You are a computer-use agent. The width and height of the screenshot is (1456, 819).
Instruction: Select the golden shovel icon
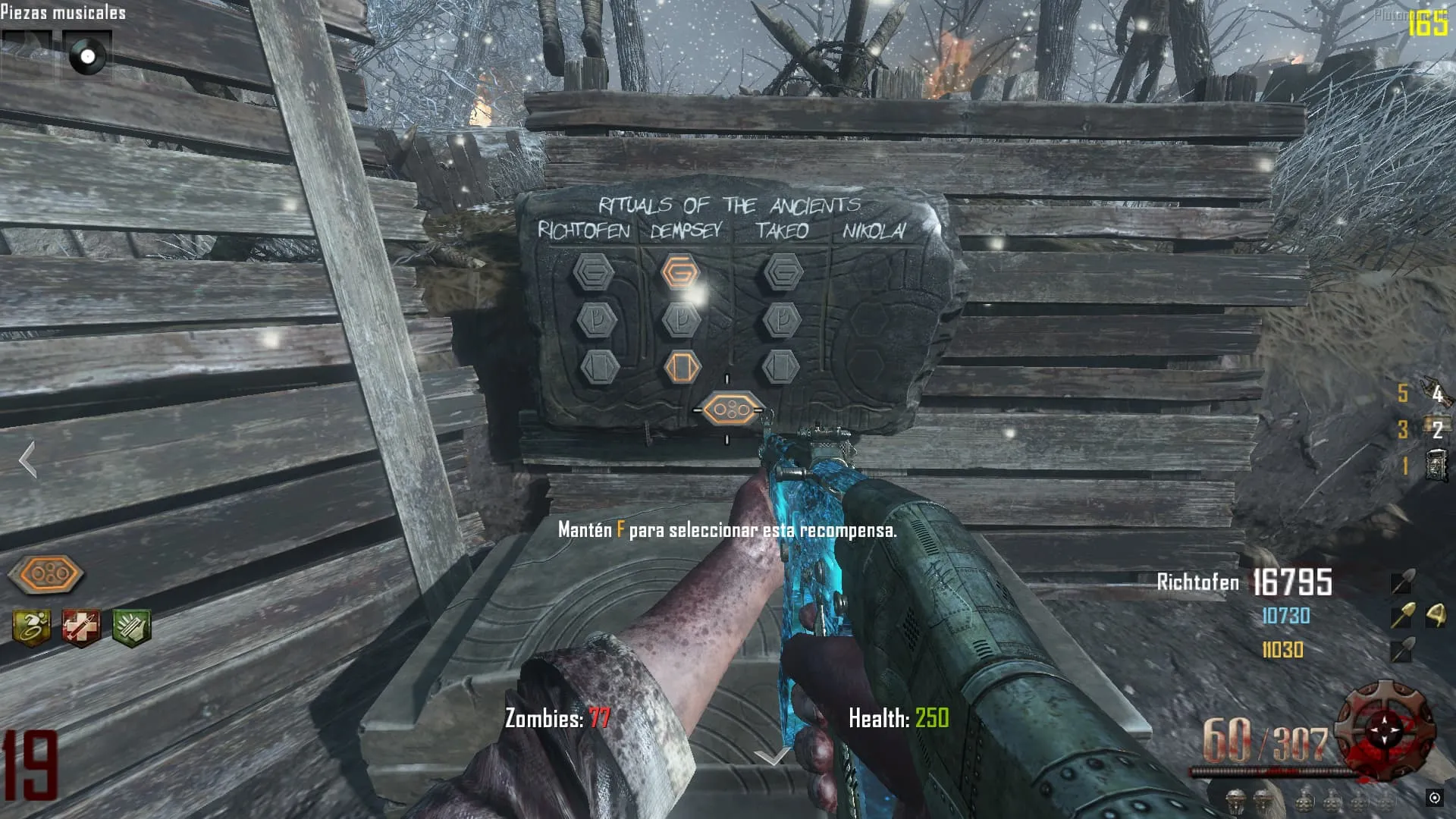point(1401,616)
